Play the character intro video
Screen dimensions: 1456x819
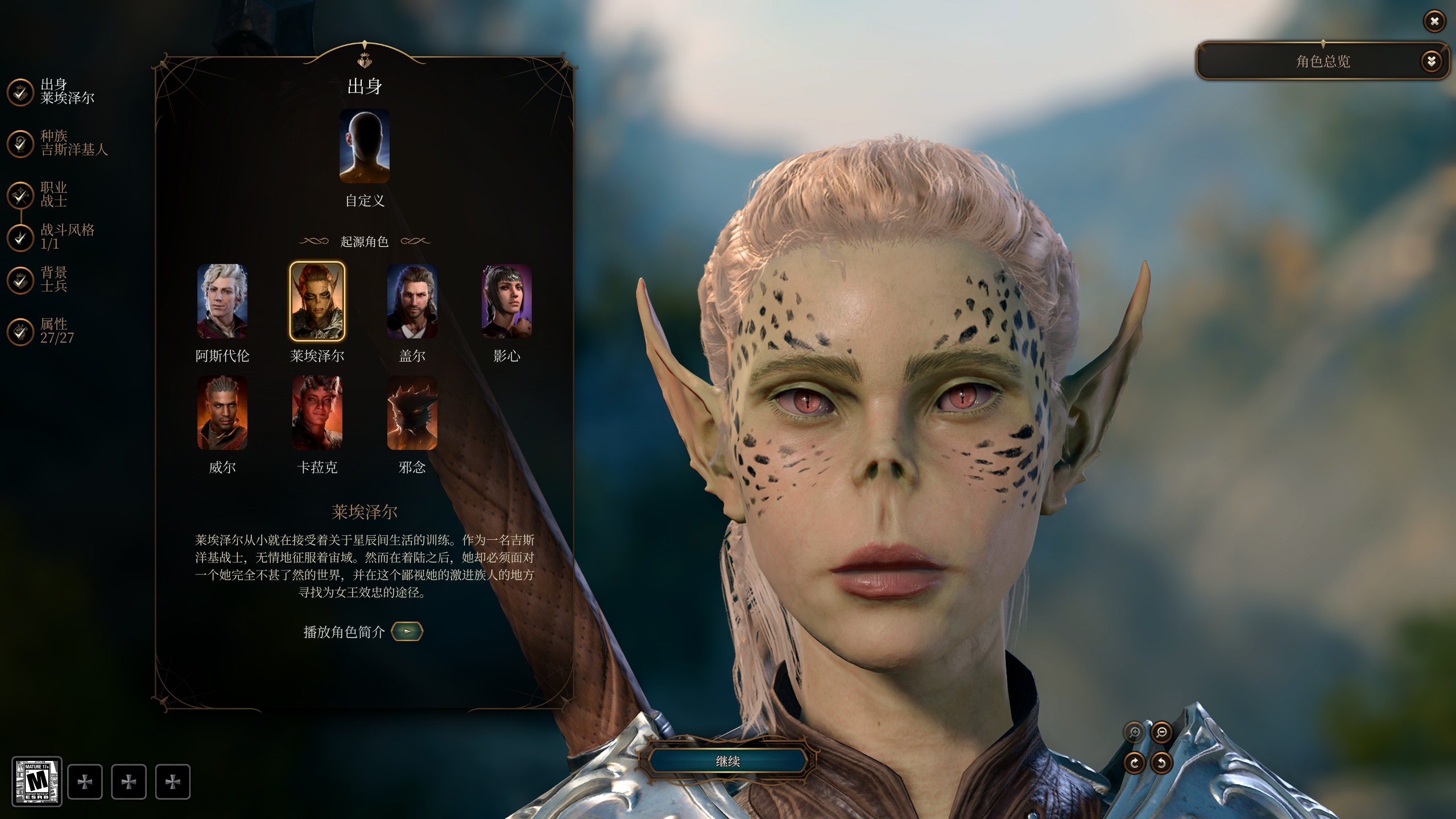coord(407,631)
